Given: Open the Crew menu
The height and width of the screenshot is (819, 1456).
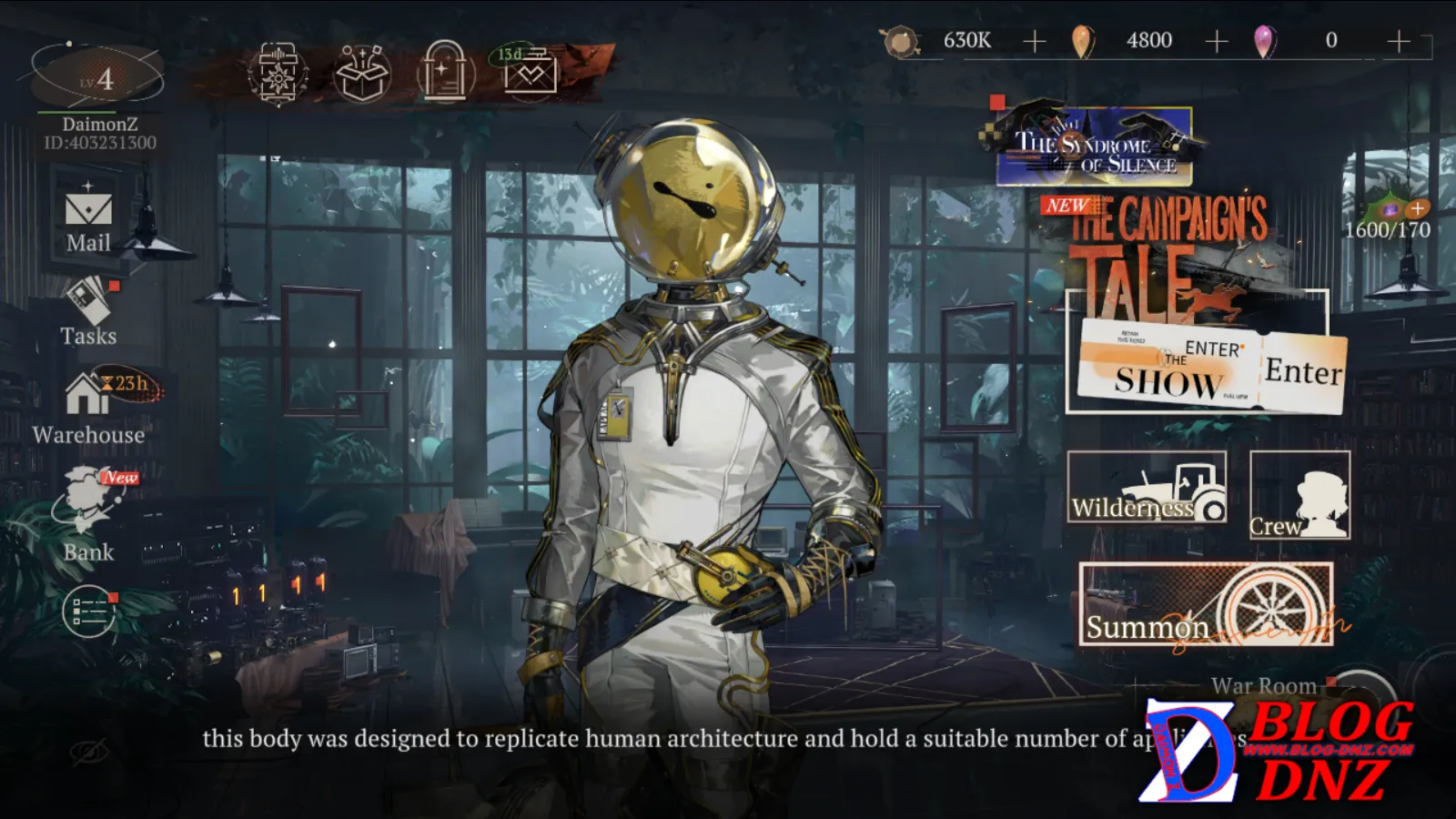Looking at the screenshot, I should tap(1299, 496).
